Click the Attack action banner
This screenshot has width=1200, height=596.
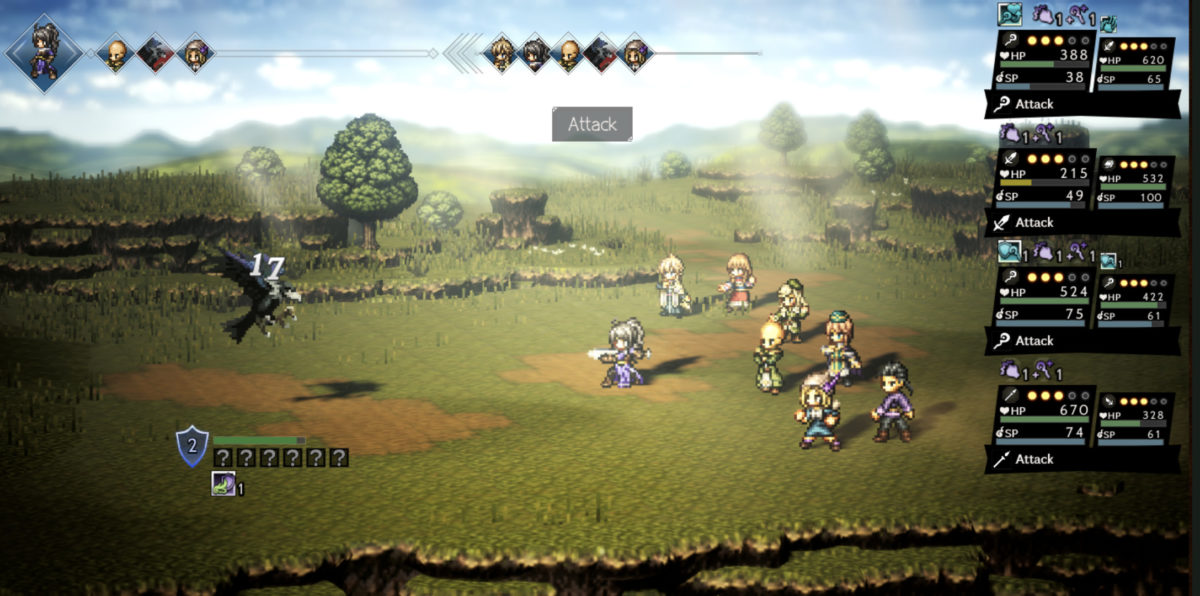(592, 124)
